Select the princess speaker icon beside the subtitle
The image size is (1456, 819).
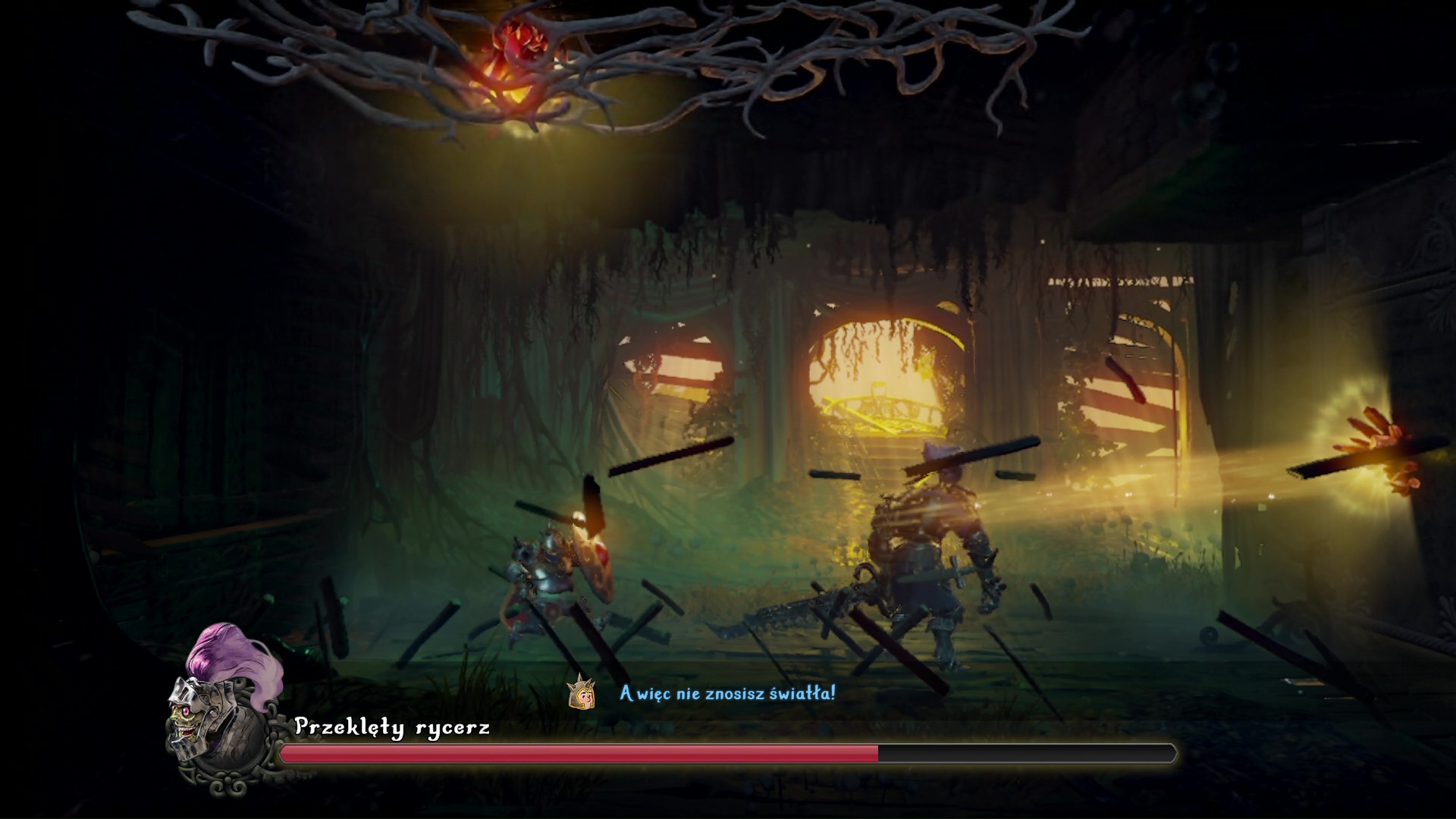click(x=581, y=692)
